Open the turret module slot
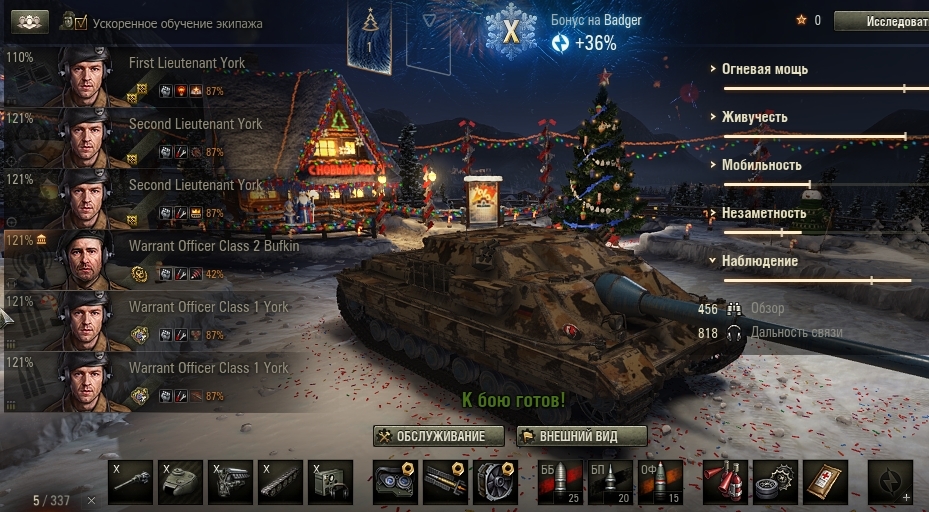 point(180,483)
